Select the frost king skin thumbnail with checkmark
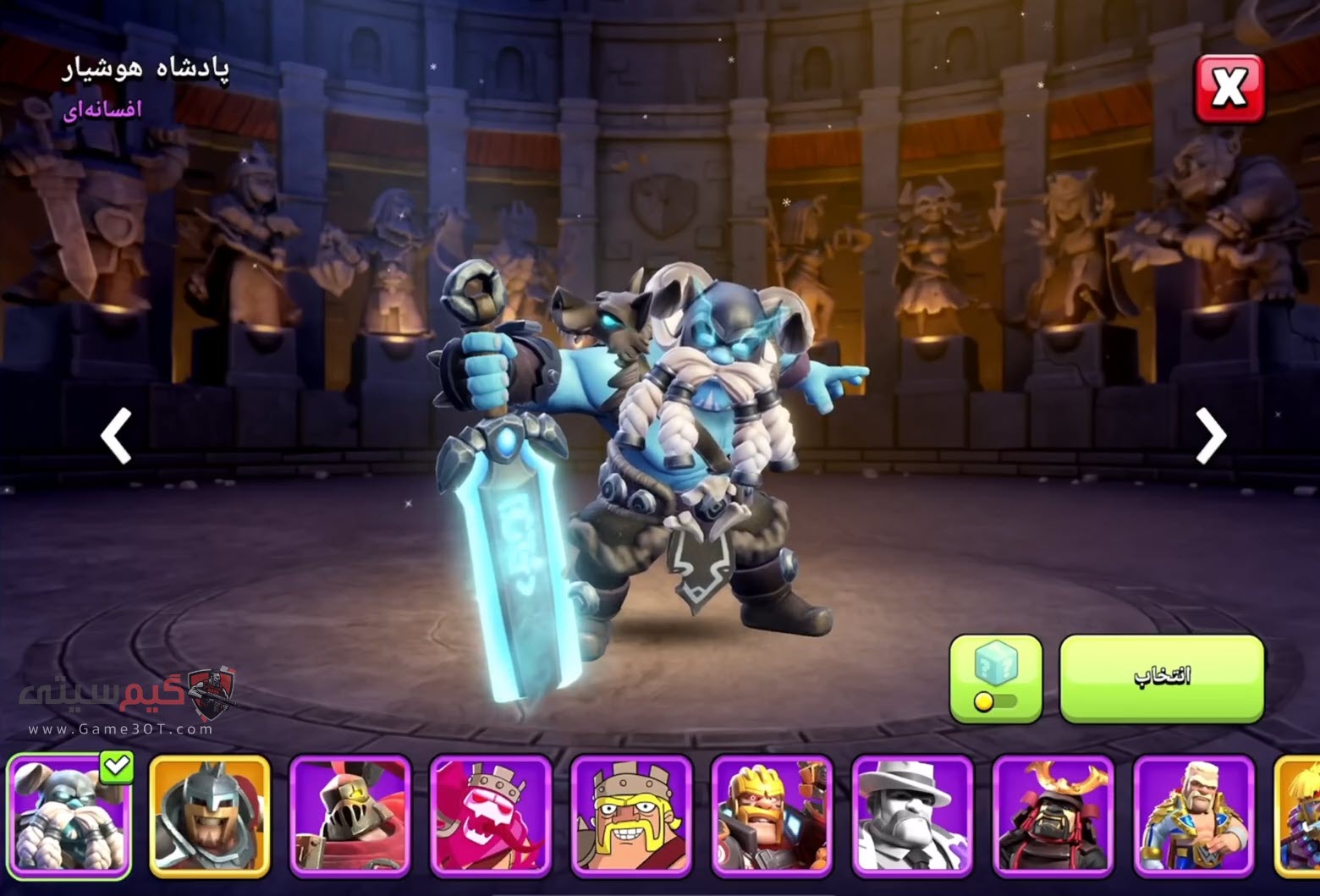 click(x=69, y=816)
